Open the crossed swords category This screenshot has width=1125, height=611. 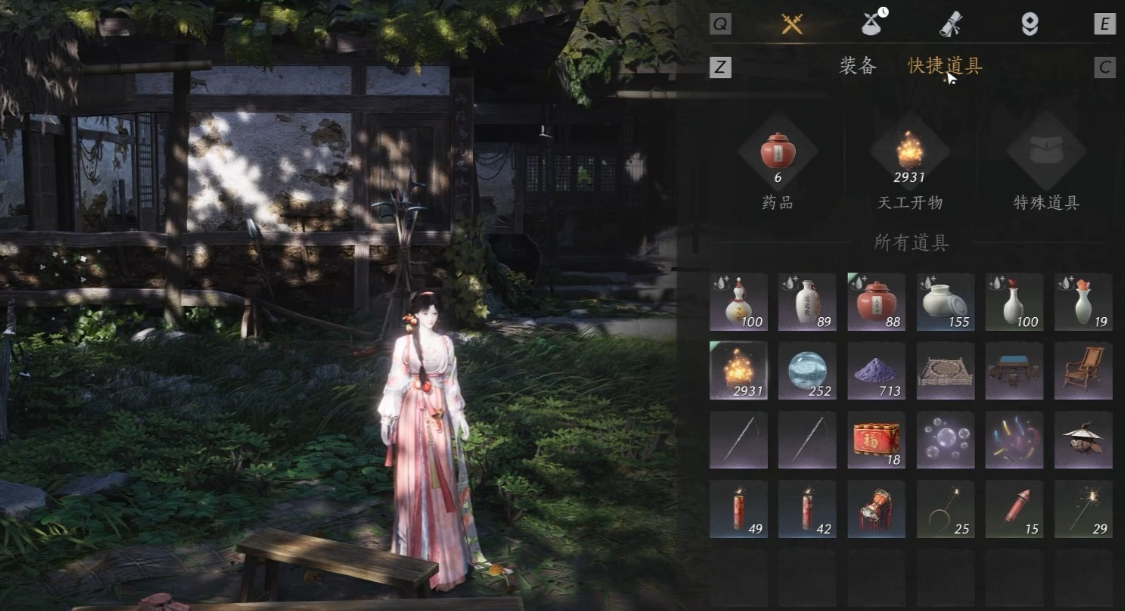pos(792,24)
